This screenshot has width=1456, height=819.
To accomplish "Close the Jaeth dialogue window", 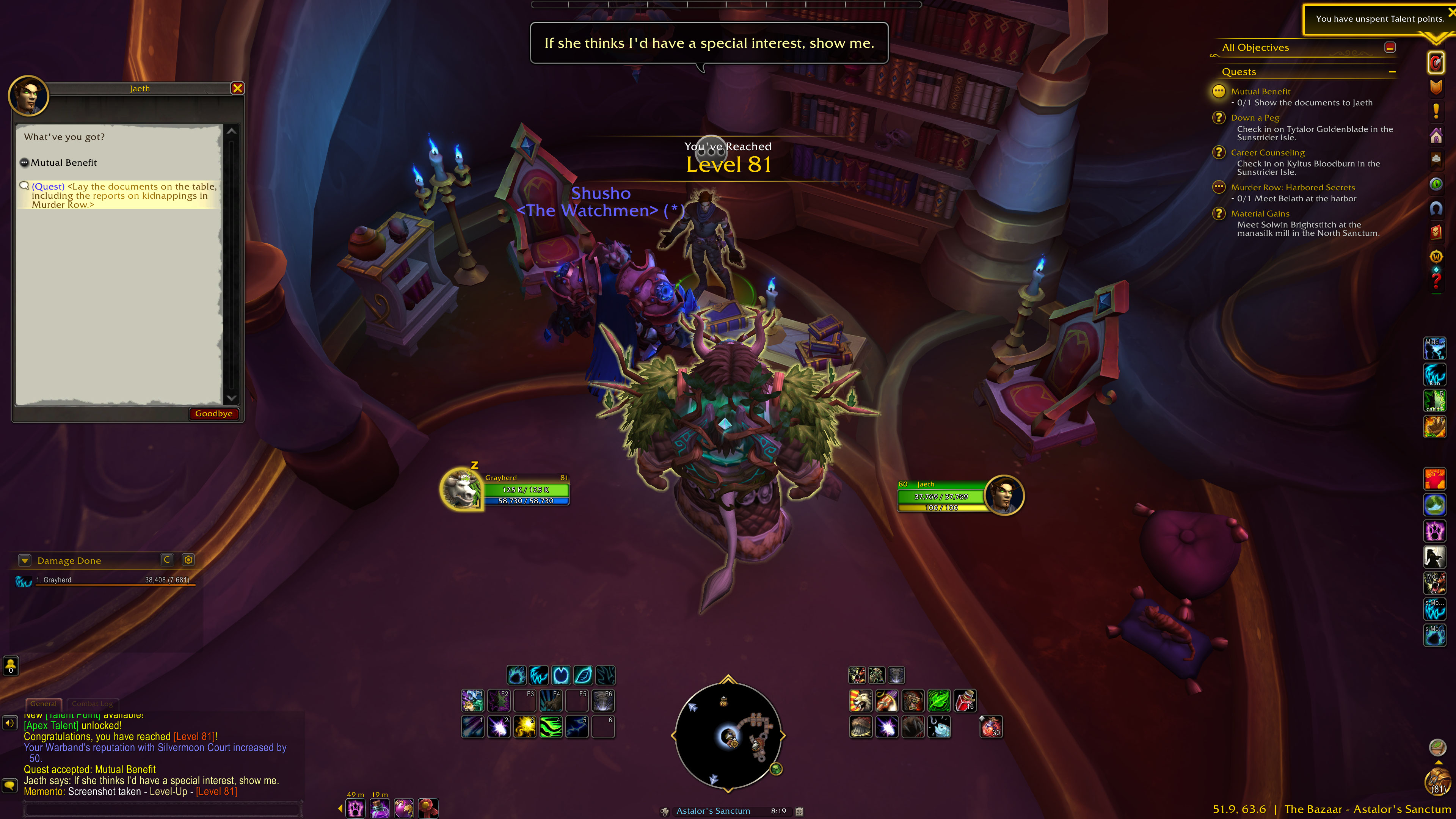I will coord(237,88).
